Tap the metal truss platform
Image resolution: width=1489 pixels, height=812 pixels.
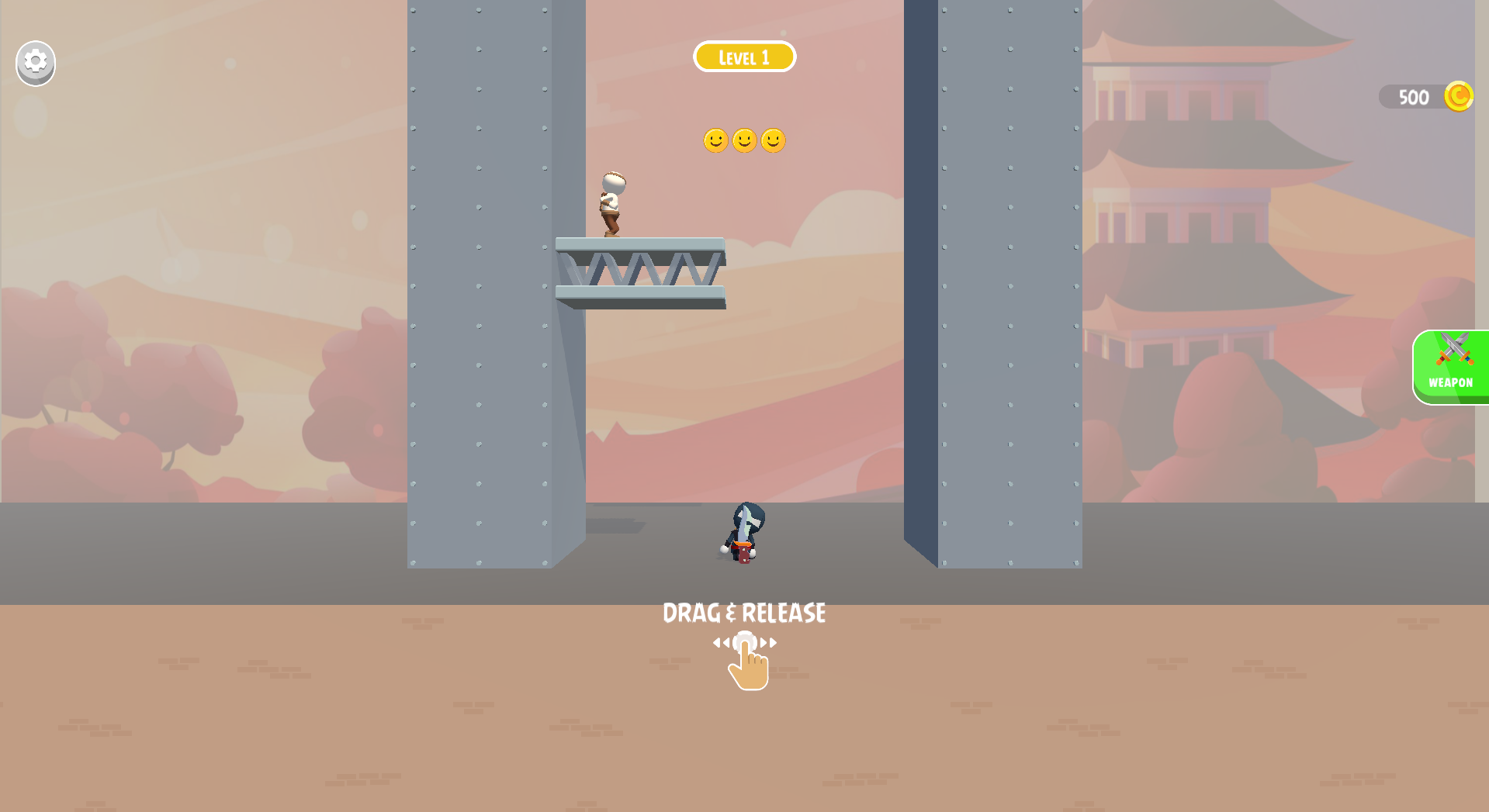[x=640, y=268]
